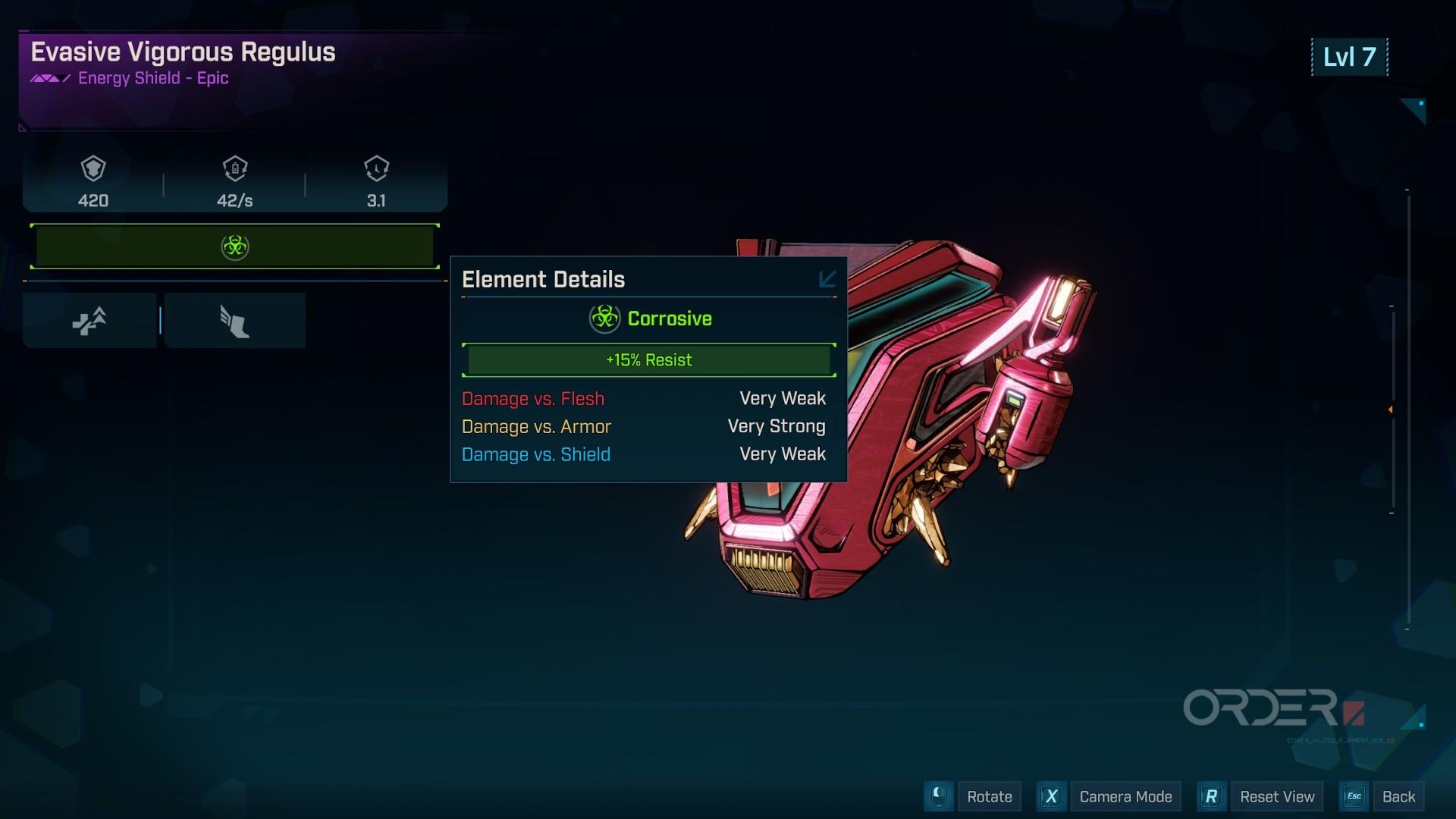Activate Camera Mode
This screenshot has height=819, width=1456.
click(x=1125, y=796)
